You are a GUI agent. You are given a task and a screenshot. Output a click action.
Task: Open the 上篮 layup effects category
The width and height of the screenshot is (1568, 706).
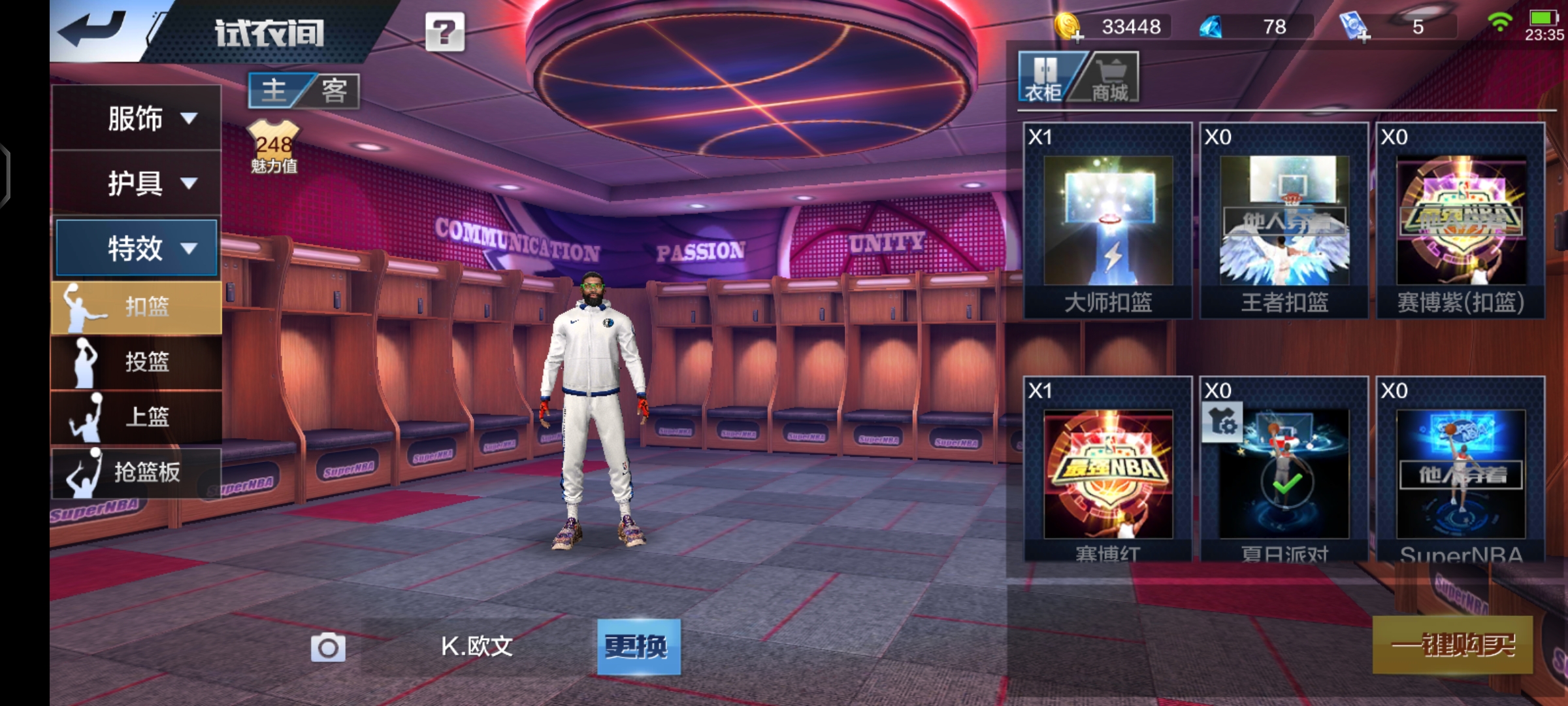[137, 416]
